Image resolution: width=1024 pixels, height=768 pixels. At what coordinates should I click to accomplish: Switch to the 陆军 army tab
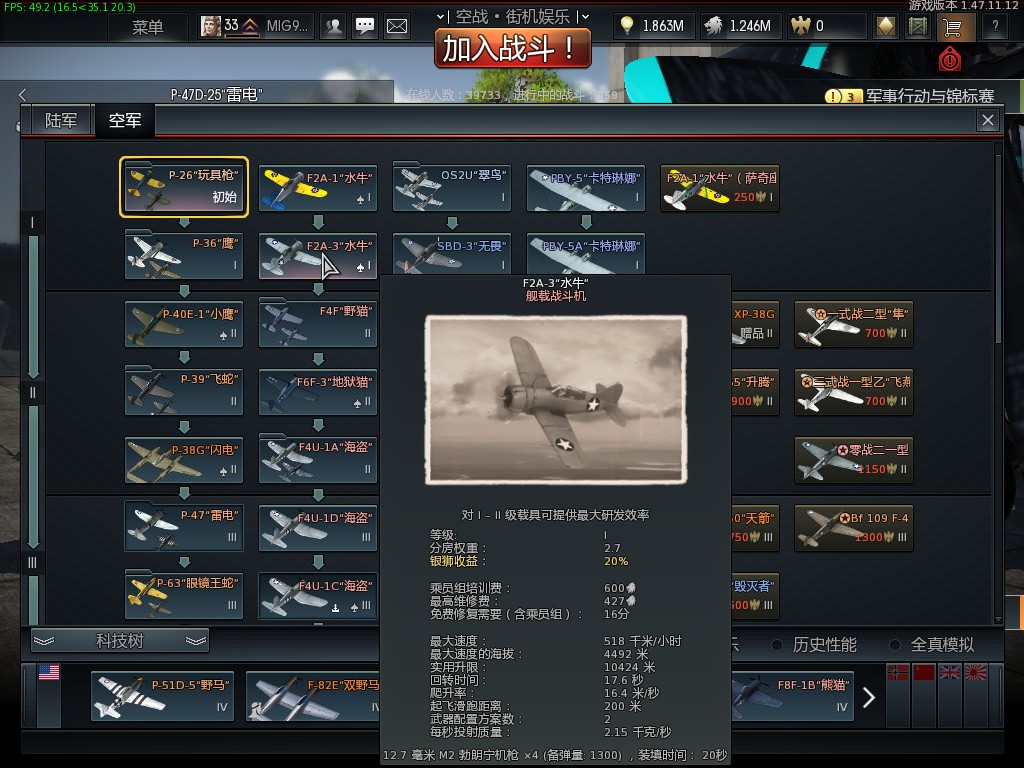click(x=61, y=121)
